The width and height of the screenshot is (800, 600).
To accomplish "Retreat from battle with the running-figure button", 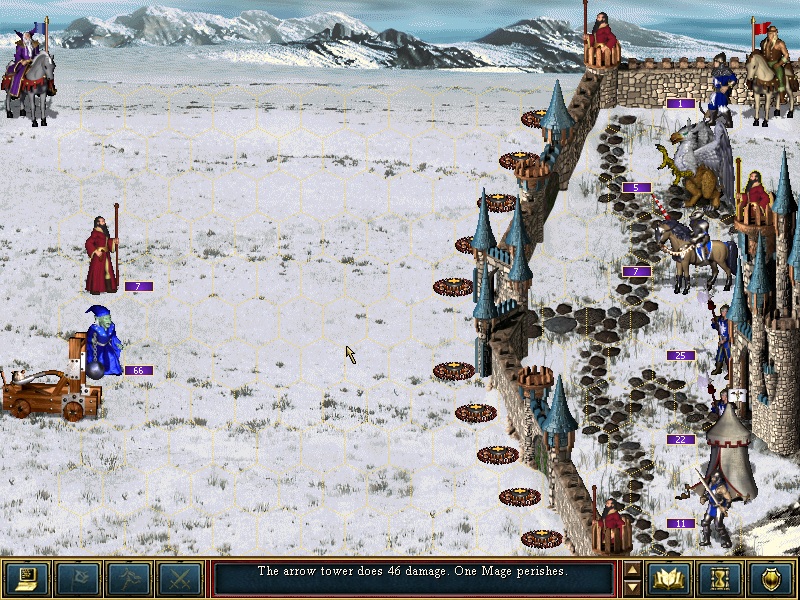I will click(129, 578).
